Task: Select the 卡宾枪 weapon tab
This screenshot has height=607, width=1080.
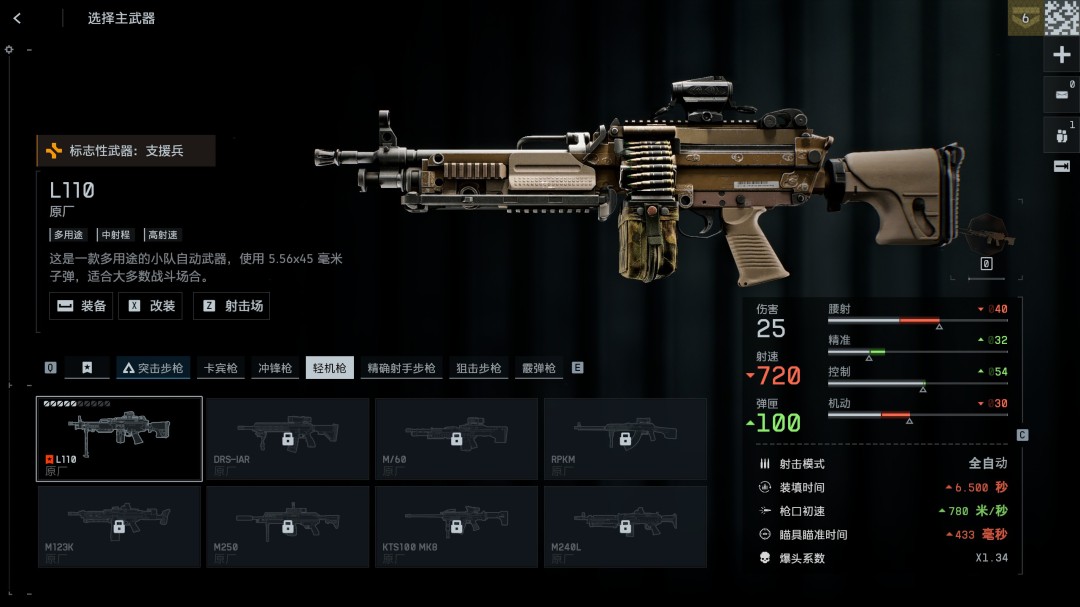Action: coord(221,368)
